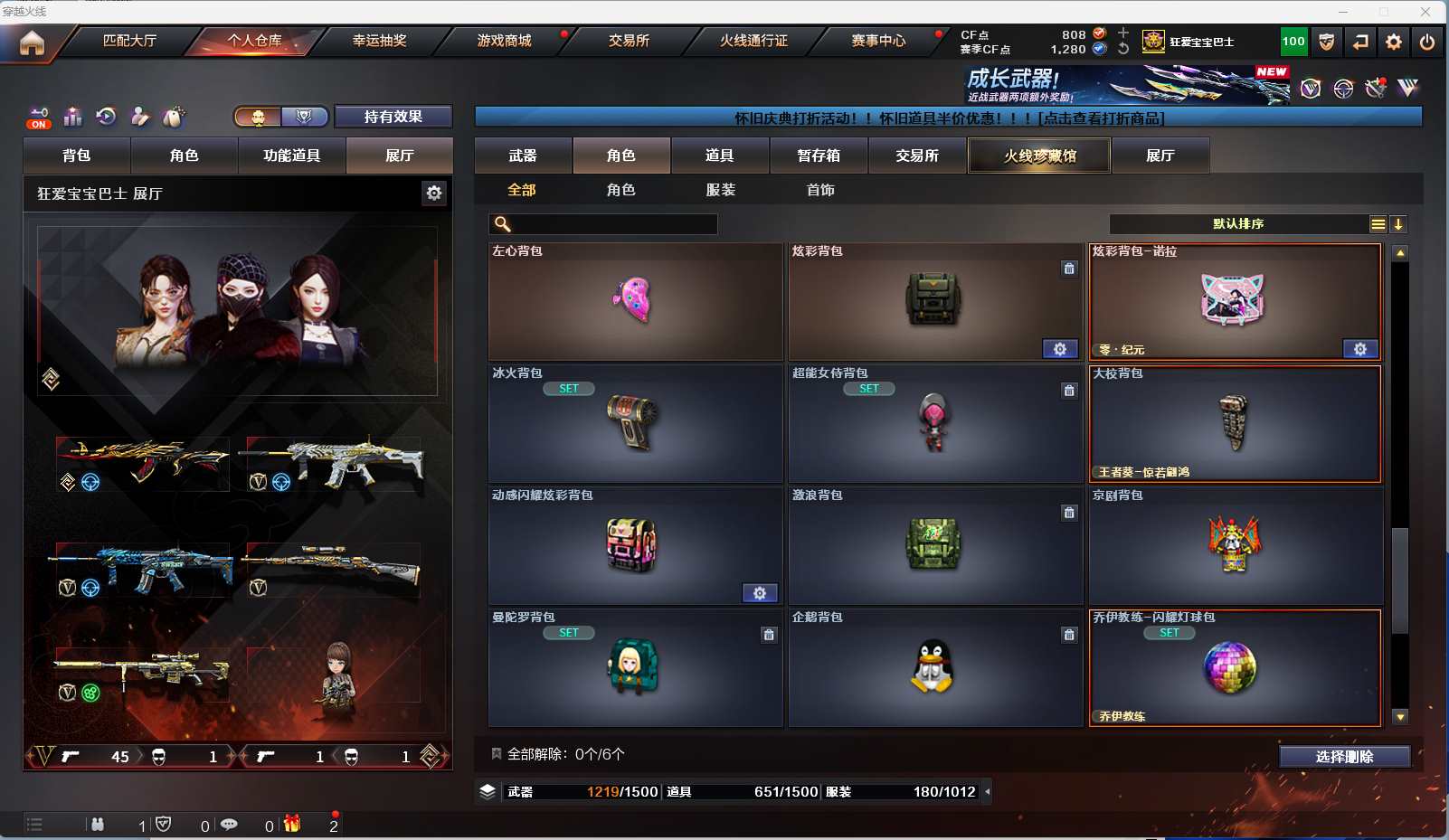1449x840 pixels.
Task: Open the 幸运抽奖 lucky draw page
Action: [379, 41]
